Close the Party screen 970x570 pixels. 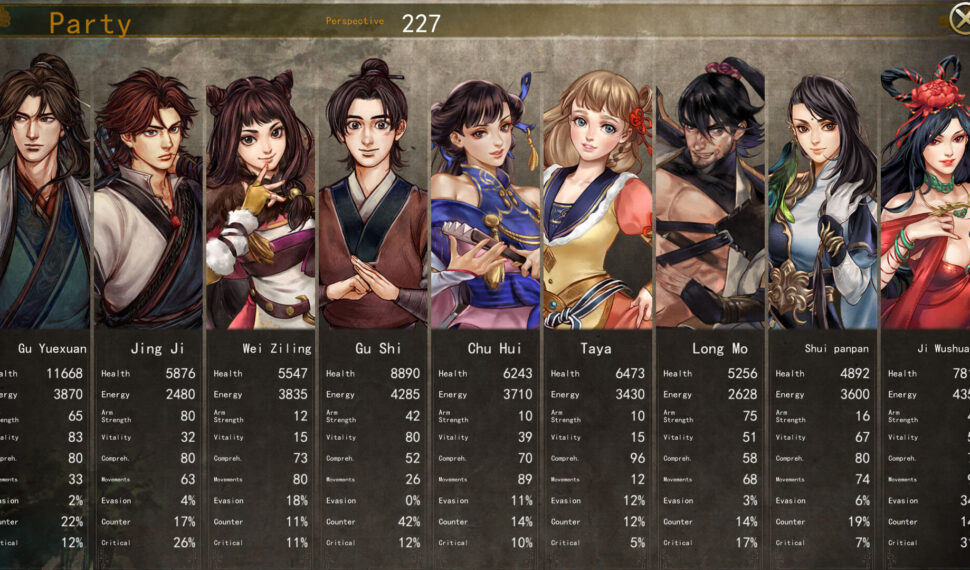tap(960, 17)
